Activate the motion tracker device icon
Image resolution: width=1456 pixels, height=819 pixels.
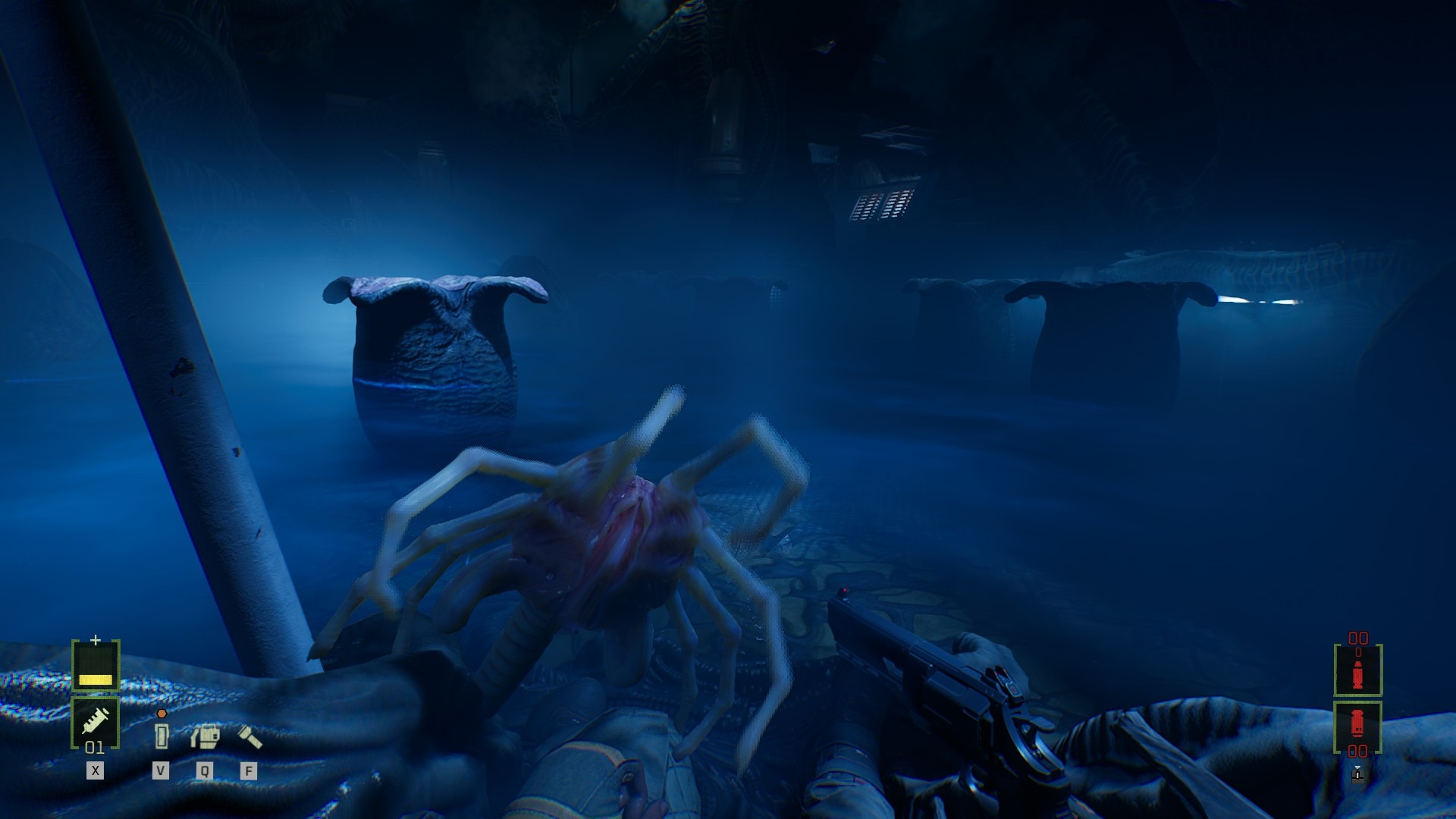click(205, 736)
